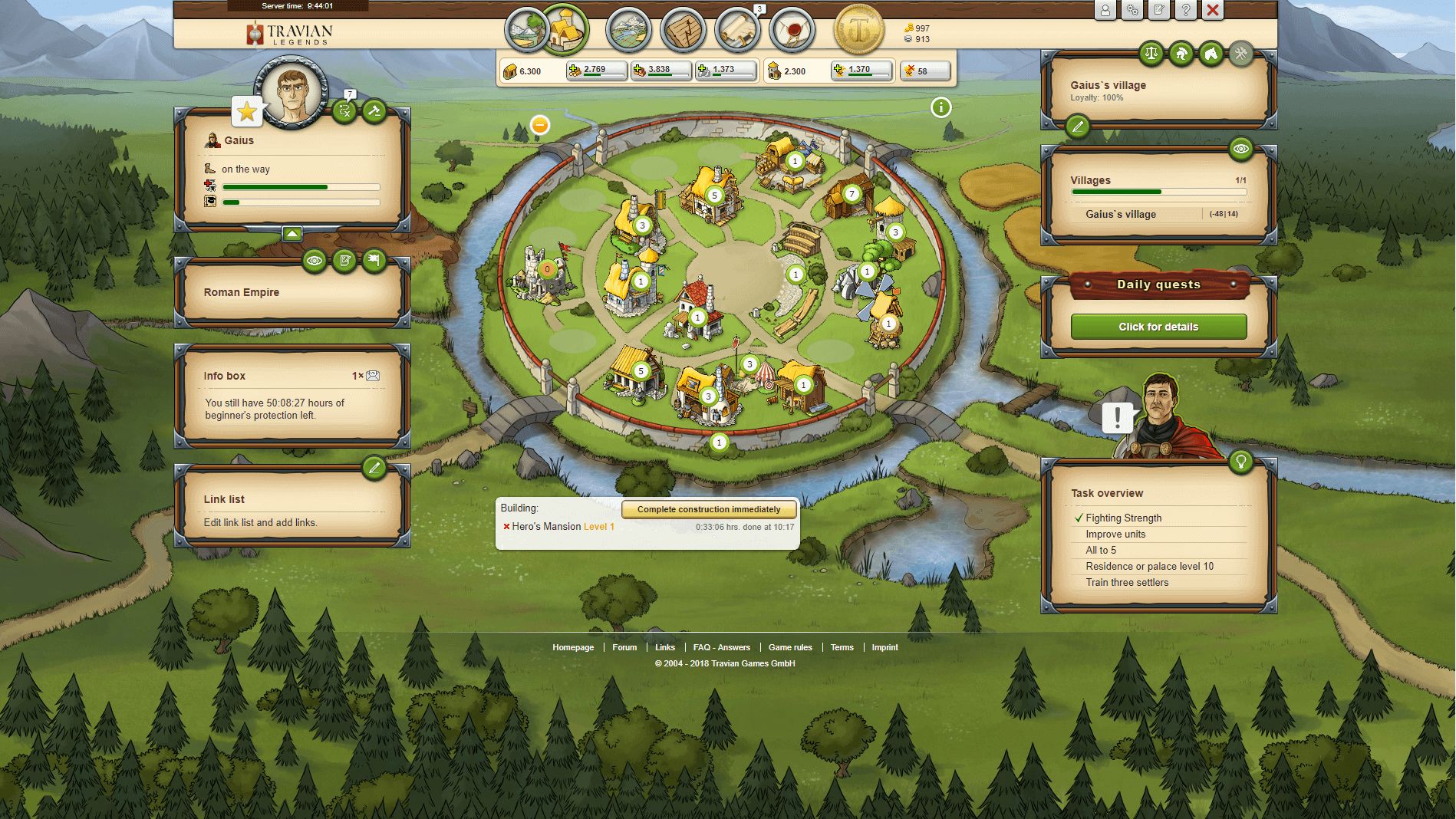Open stable via horse head icon

[x=1211, y=54]
